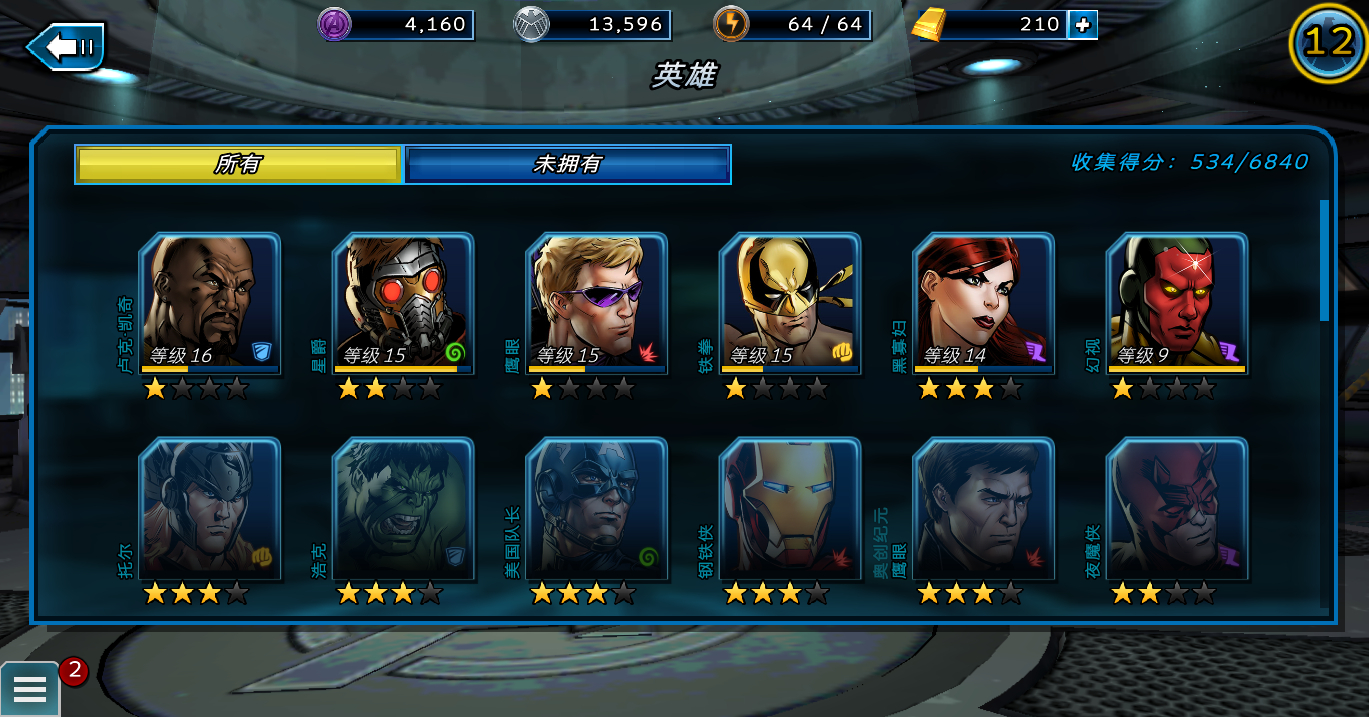
Task: Open the hamburger menu button
Action: (29, 689)
